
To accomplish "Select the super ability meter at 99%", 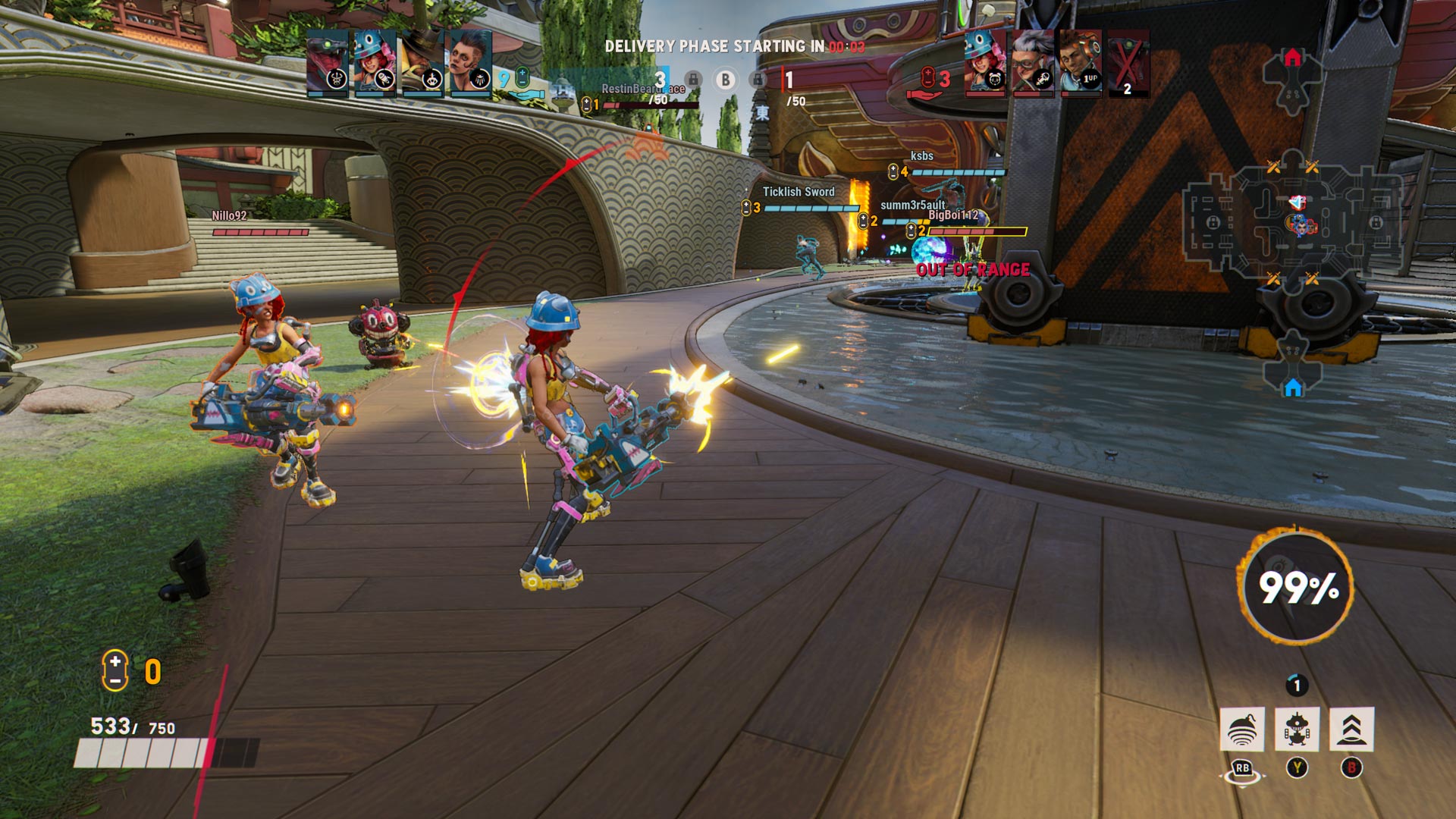I will (x=1298, y=586).
